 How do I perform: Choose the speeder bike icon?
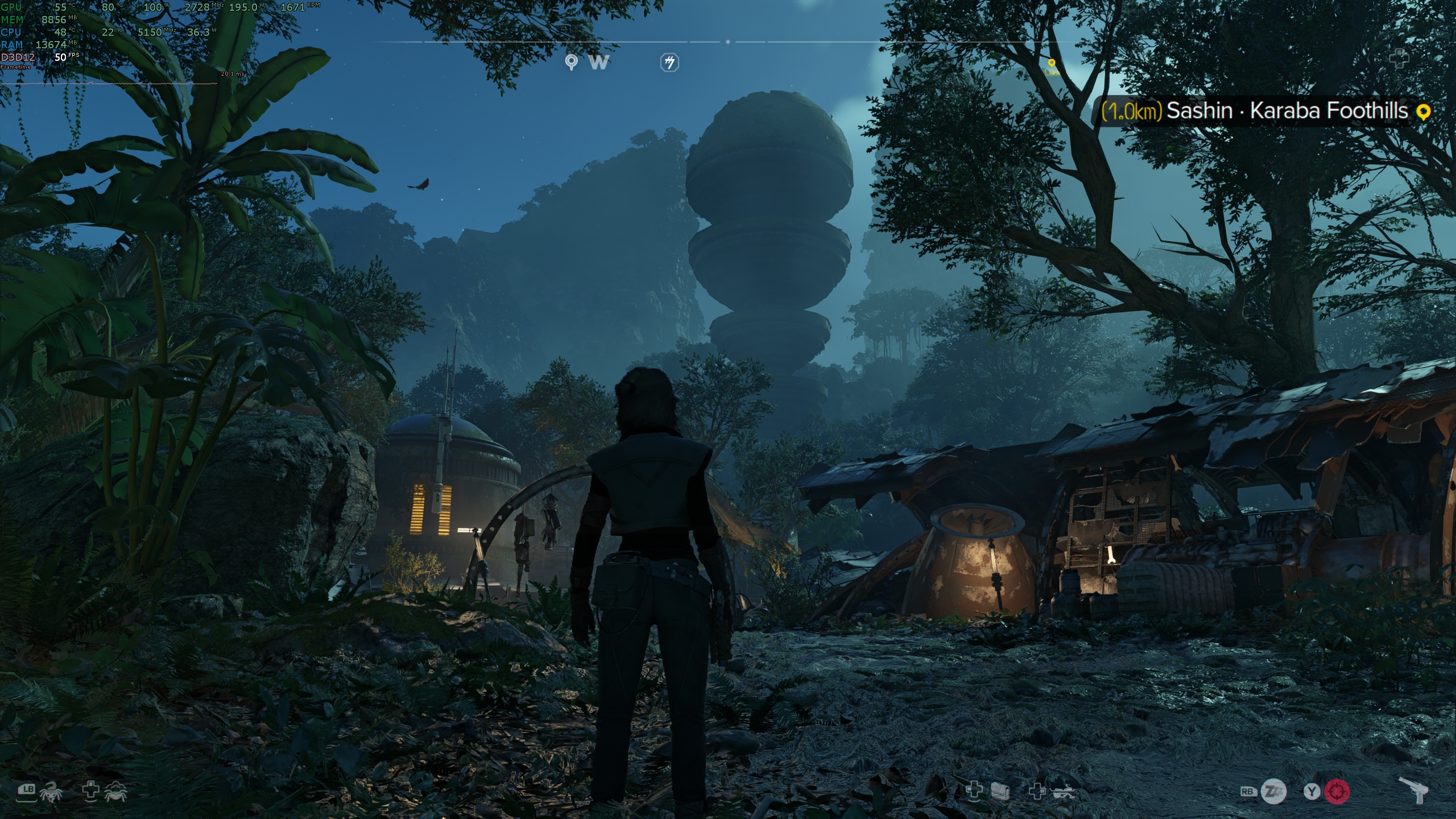[x=1061, y=792]
